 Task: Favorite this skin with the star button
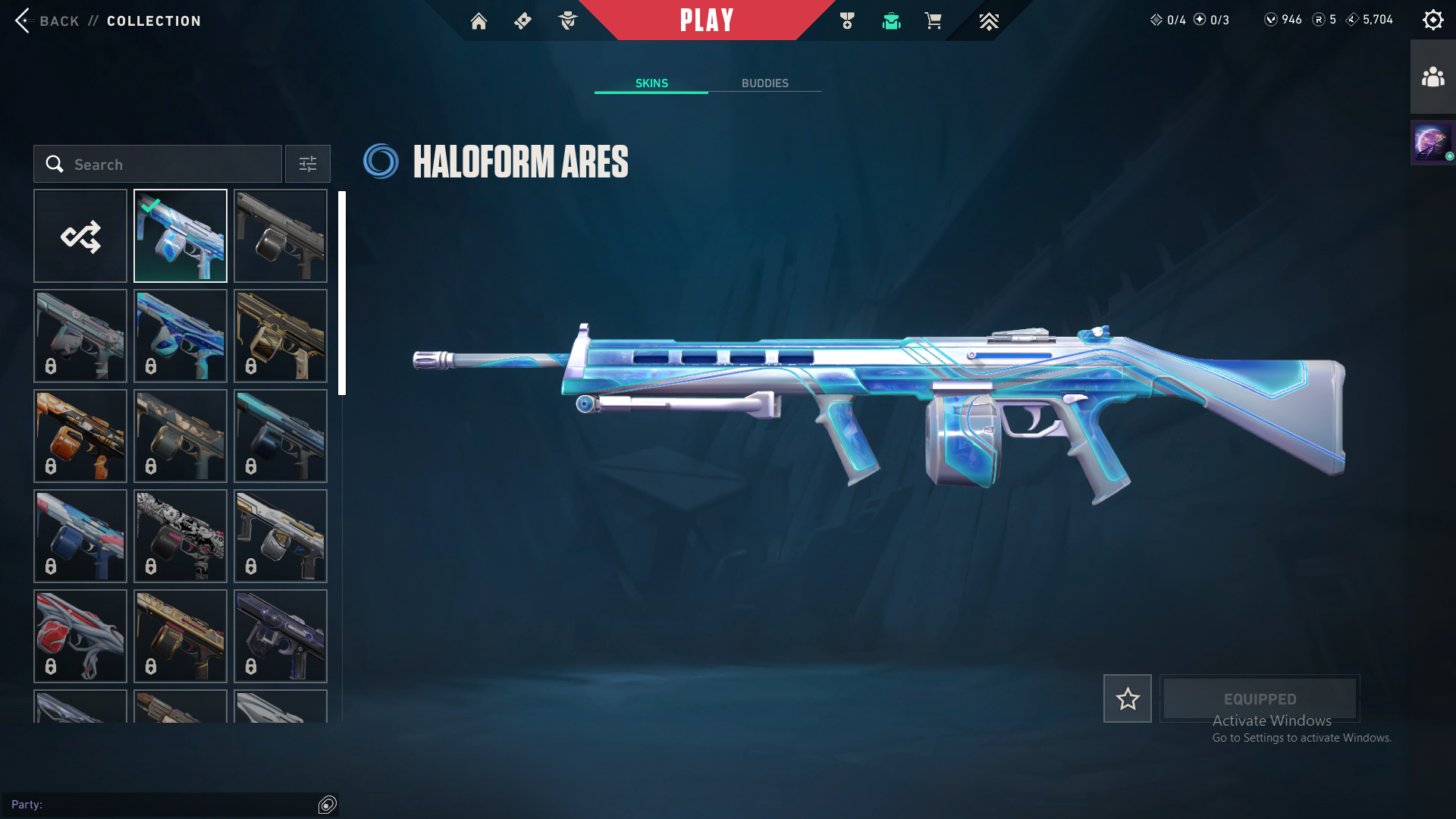[x=1127, y=698]
